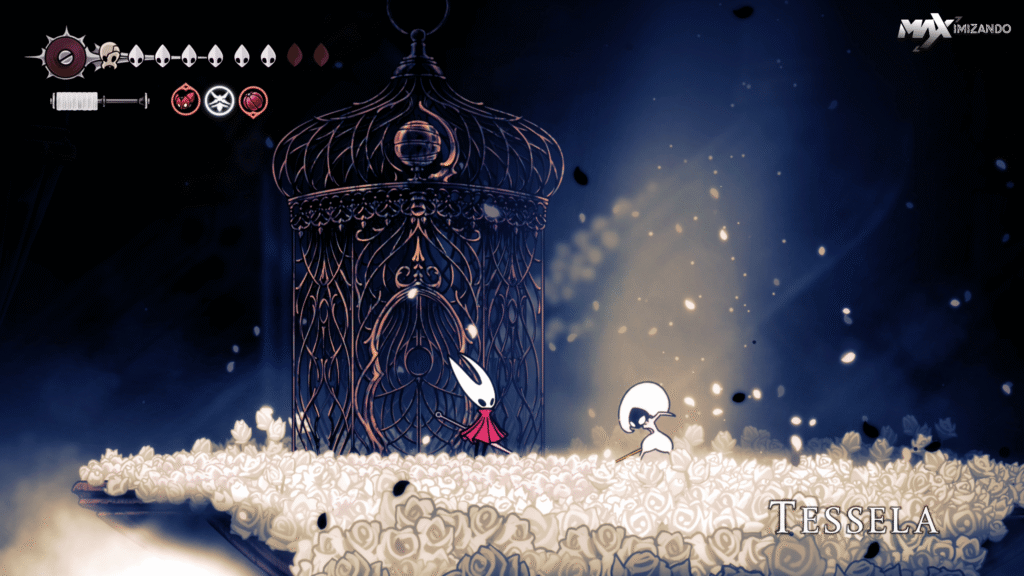Image resolution: width=1024 pixels, height=576 pixels.
Task: Choose the red orb tool icon
Action: click(253, 100)
